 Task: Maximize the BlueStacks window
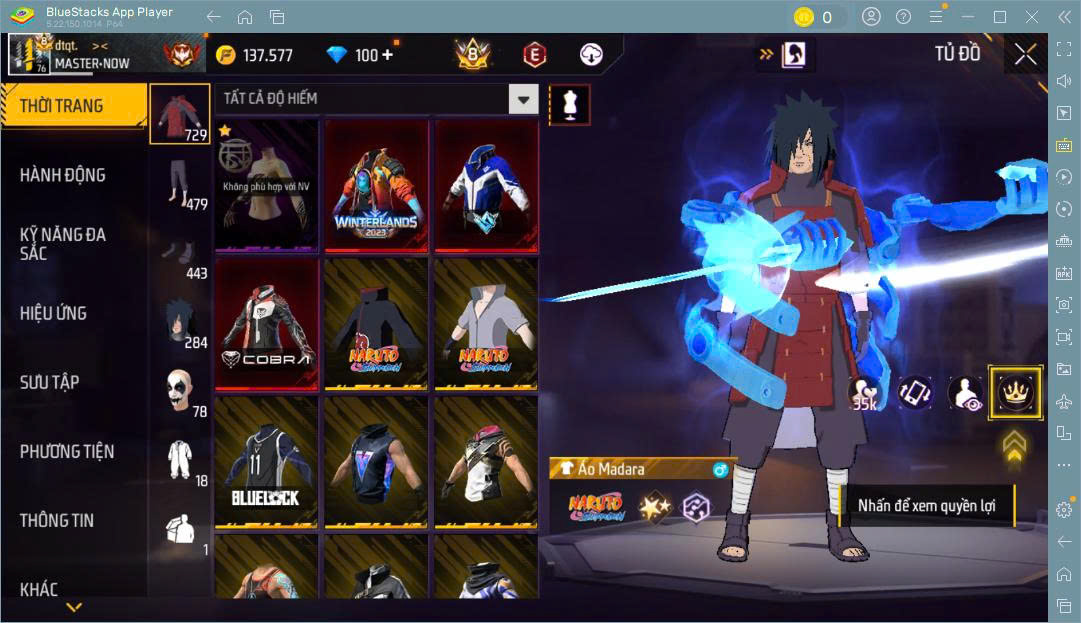coord(999,17)
